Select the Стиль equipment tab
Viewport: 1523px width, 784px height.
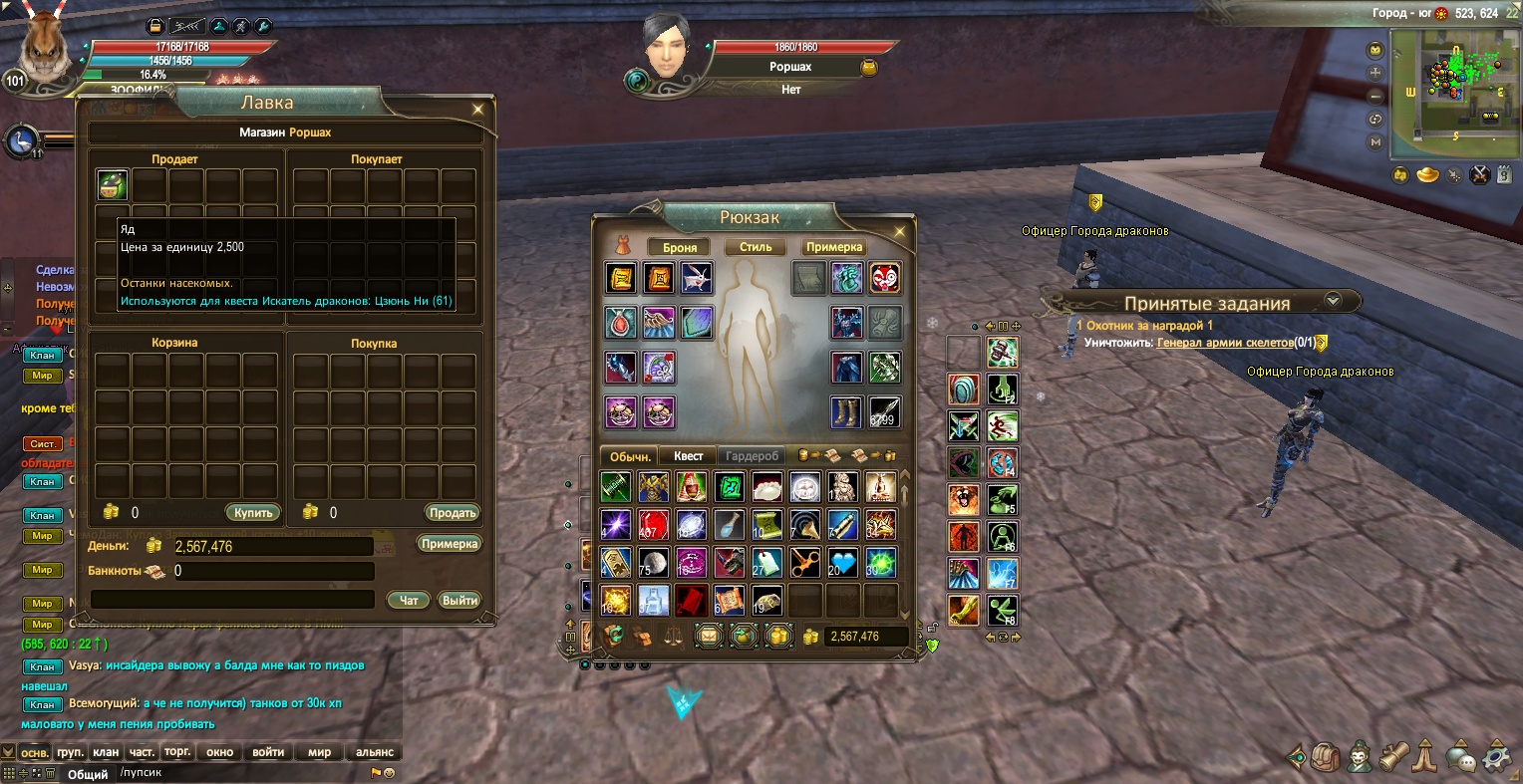(756, 247)
